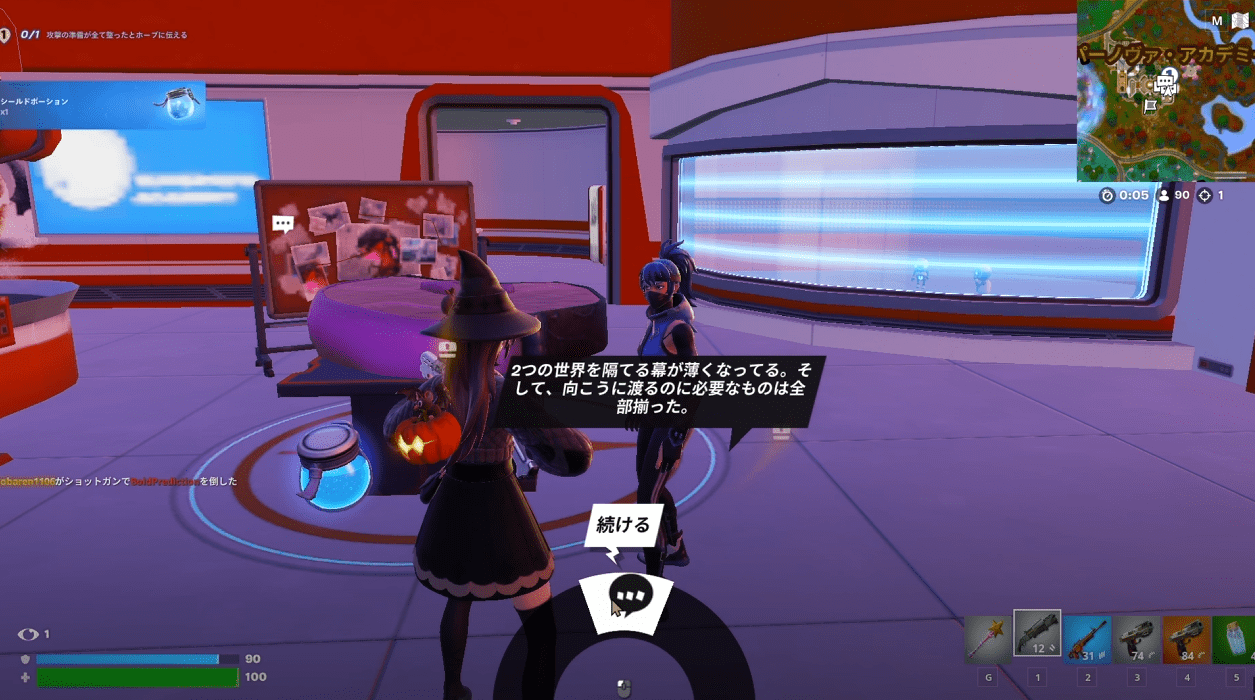Screen dimensions: 1255x700
Task: Click the シールドポーション pickup notification
Action: click(102, 105)
